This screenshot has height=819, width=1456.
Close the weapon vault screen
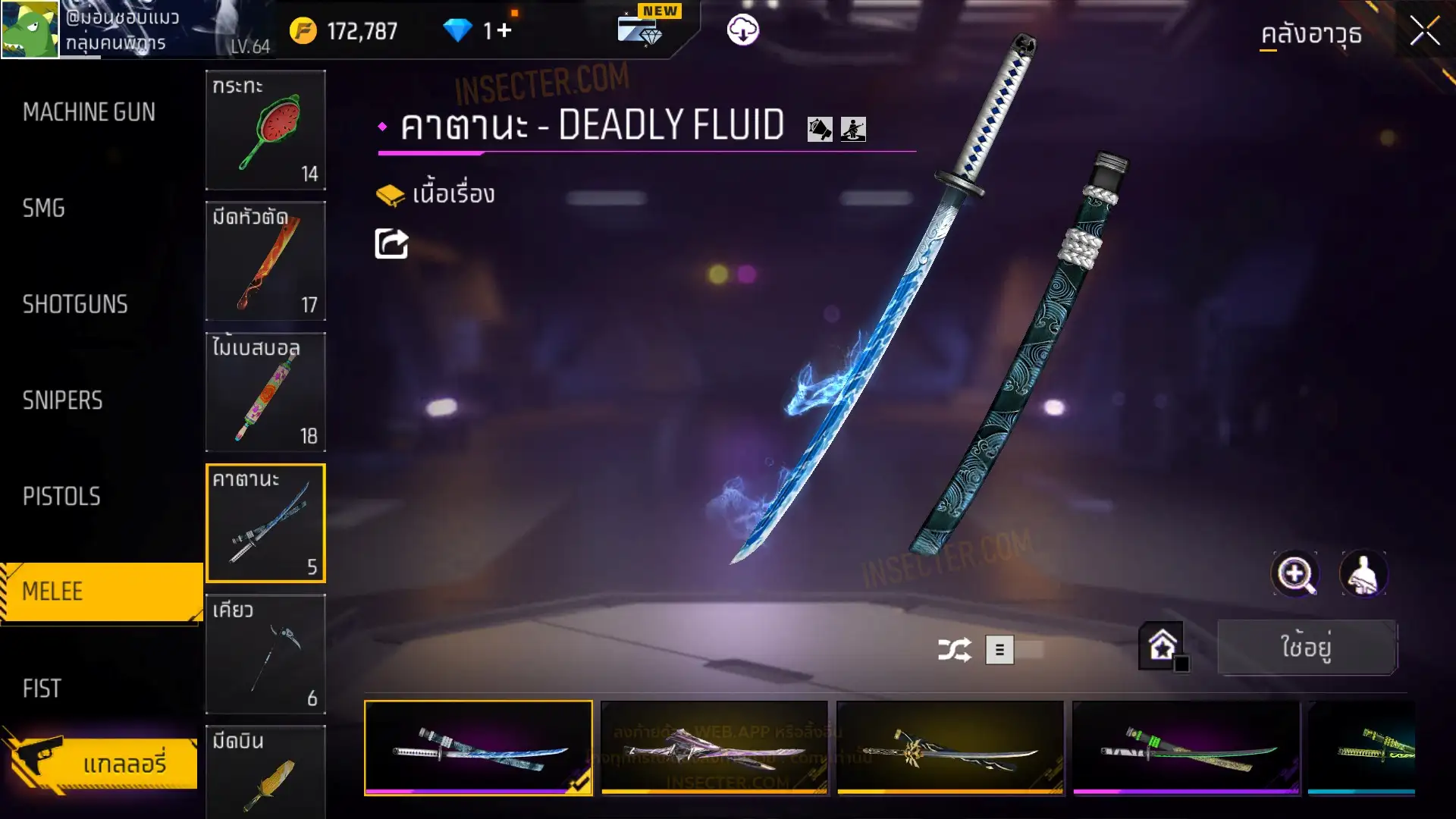(1424, 32)
